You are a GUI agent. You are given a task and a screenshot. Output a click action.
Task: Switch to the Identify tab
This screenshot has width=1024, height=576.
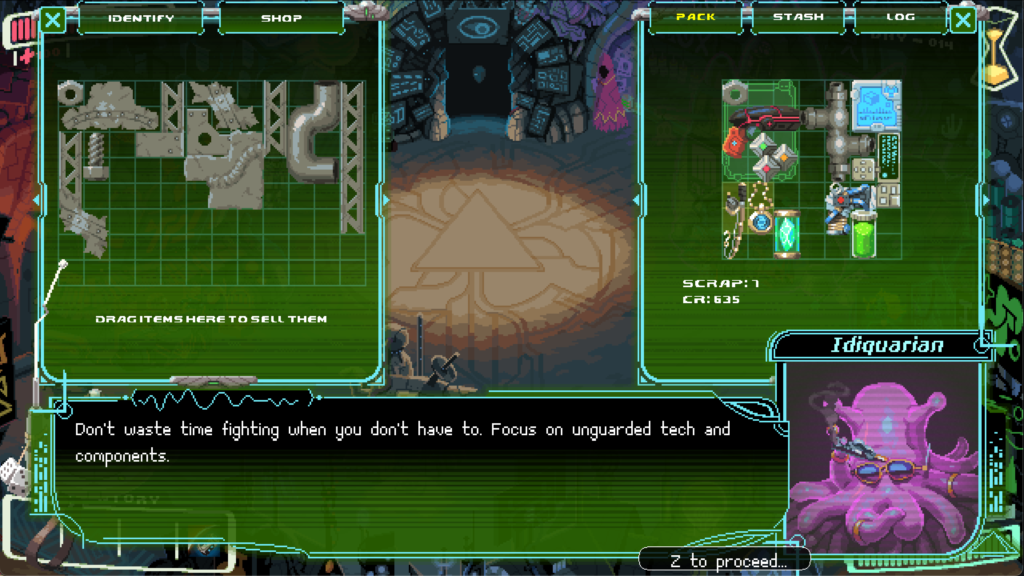click(141, 18)
